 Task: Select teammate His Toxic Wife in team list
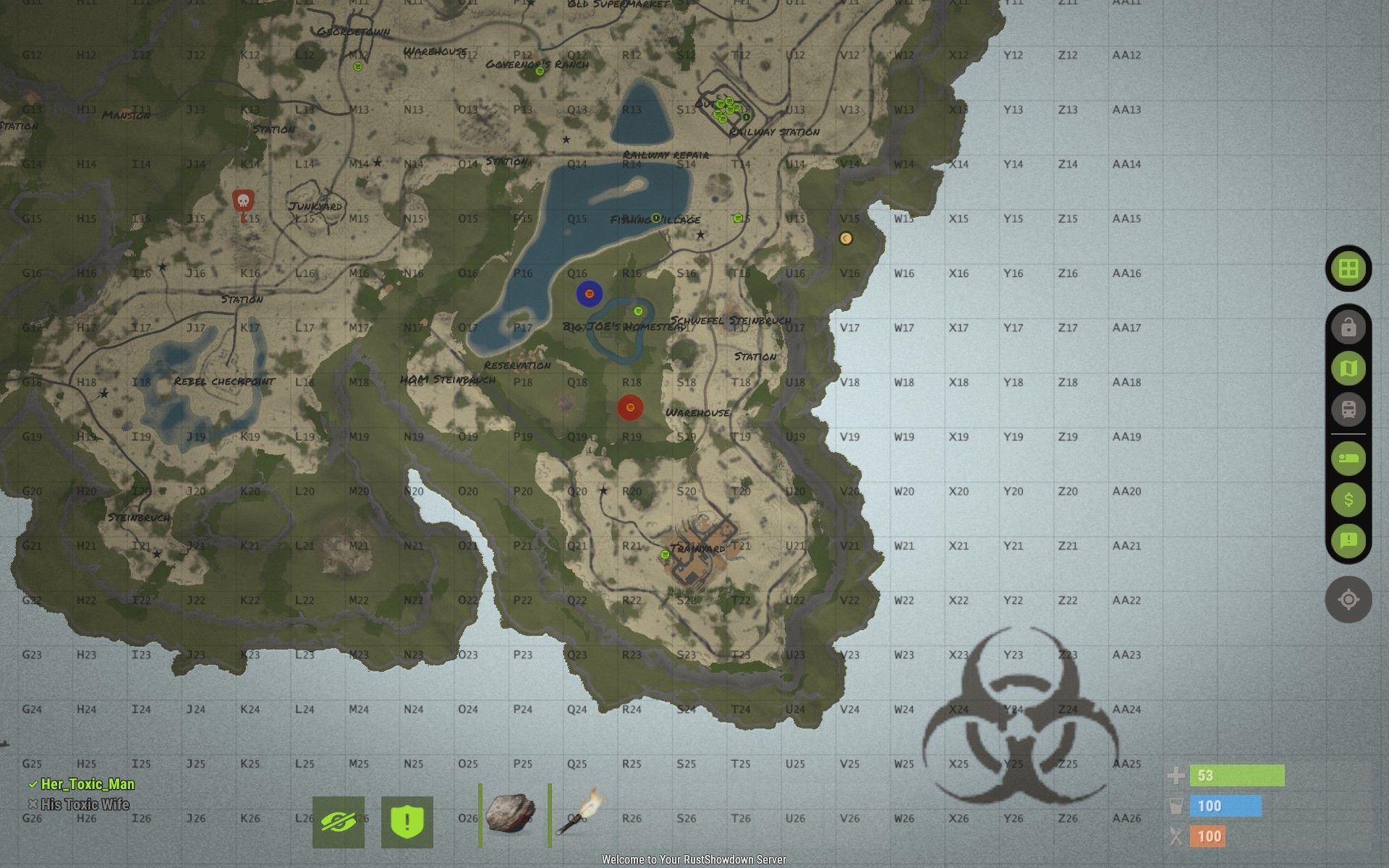pos(85,804)
